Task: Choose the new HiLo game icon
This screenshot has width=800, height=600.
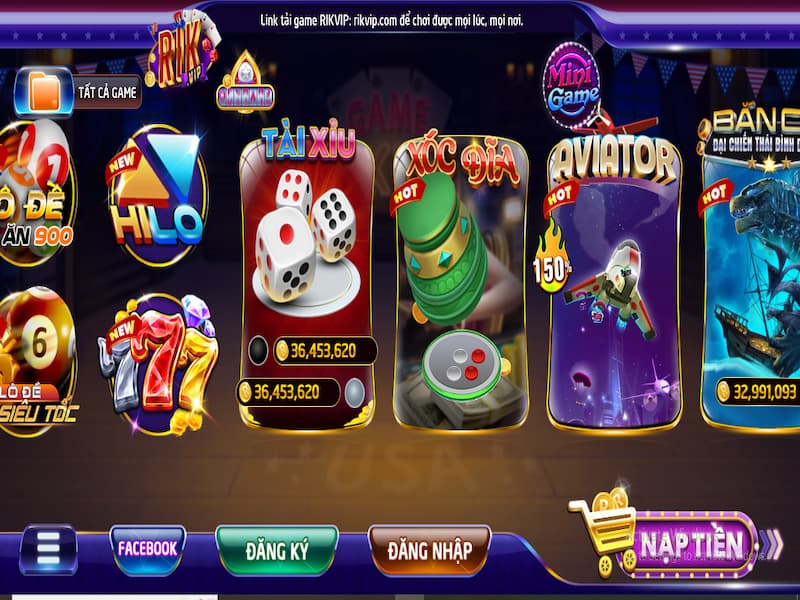Action: (x=158, y=195)
